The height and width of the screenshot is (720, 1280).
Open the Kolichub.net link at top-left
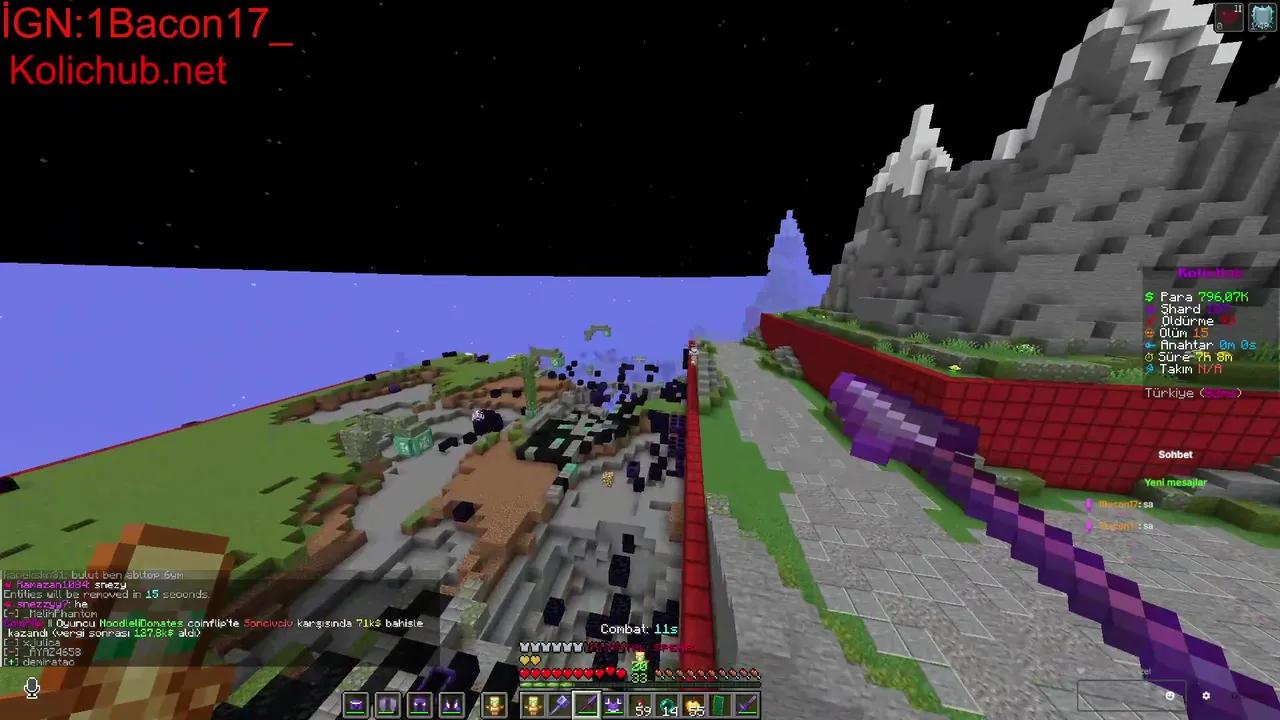[x=117, y=70]
